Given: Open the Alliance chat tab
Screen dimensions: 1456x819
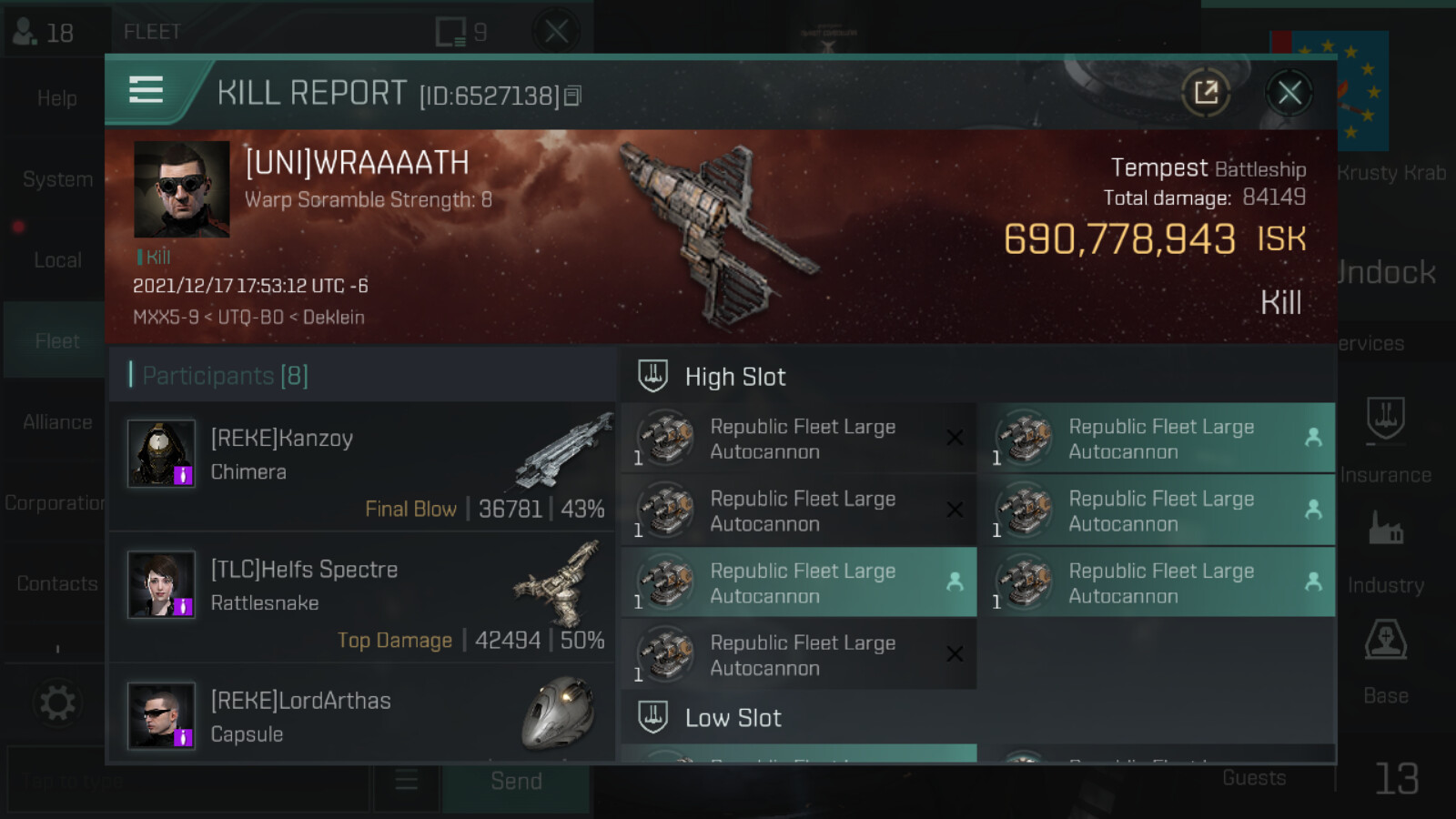Looking at the screenshot, I should (x=57, y=422).
